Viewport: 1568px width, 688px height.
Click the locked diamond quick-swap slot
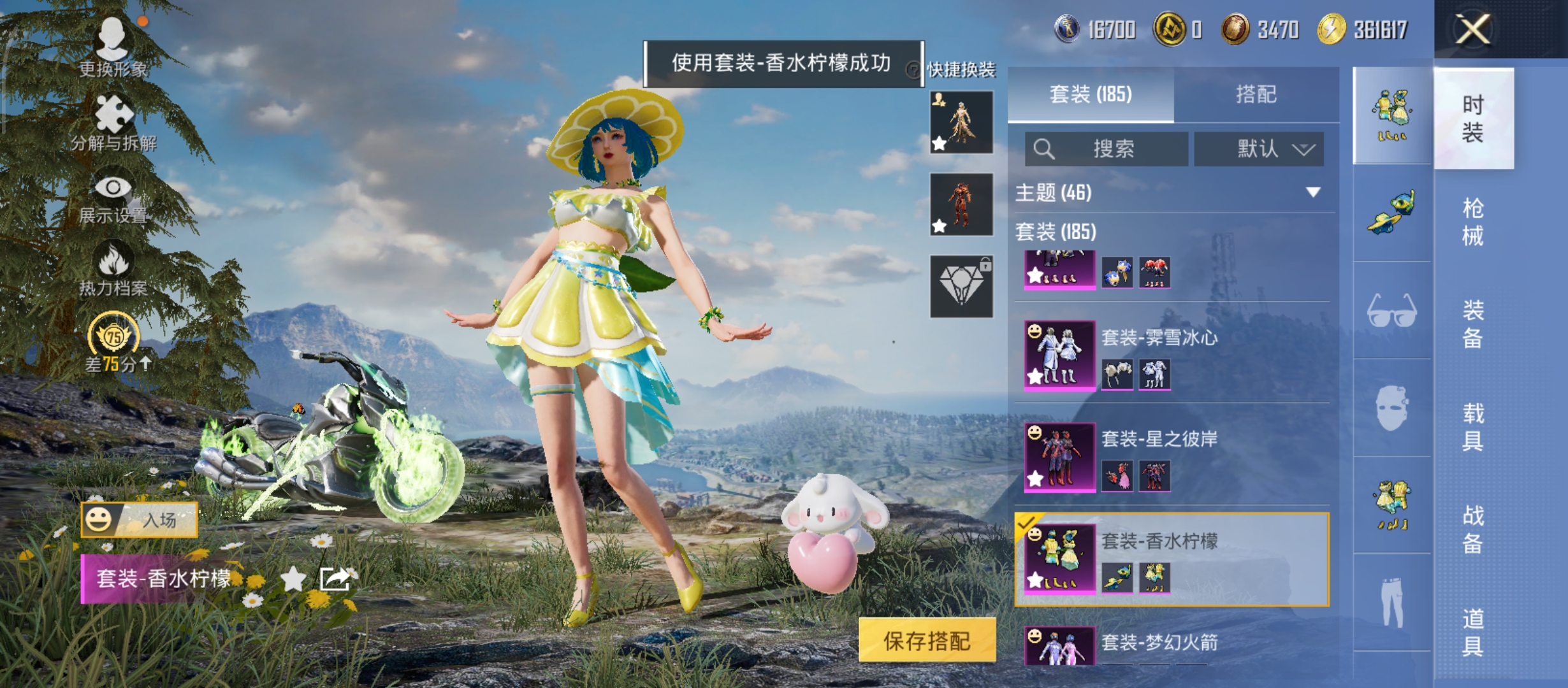coord(961,287)
